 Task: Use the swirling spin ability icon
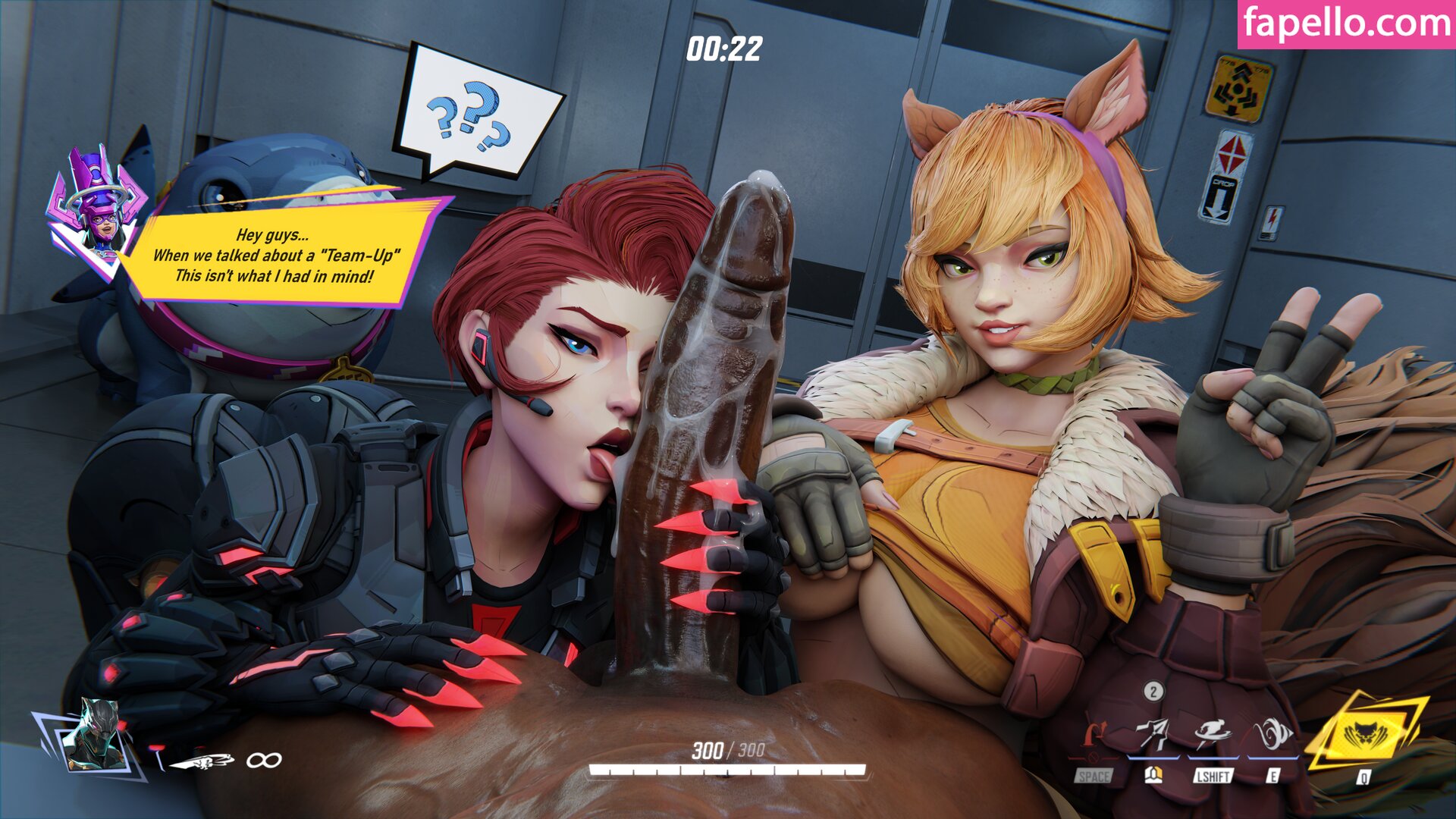[1273, 734]
